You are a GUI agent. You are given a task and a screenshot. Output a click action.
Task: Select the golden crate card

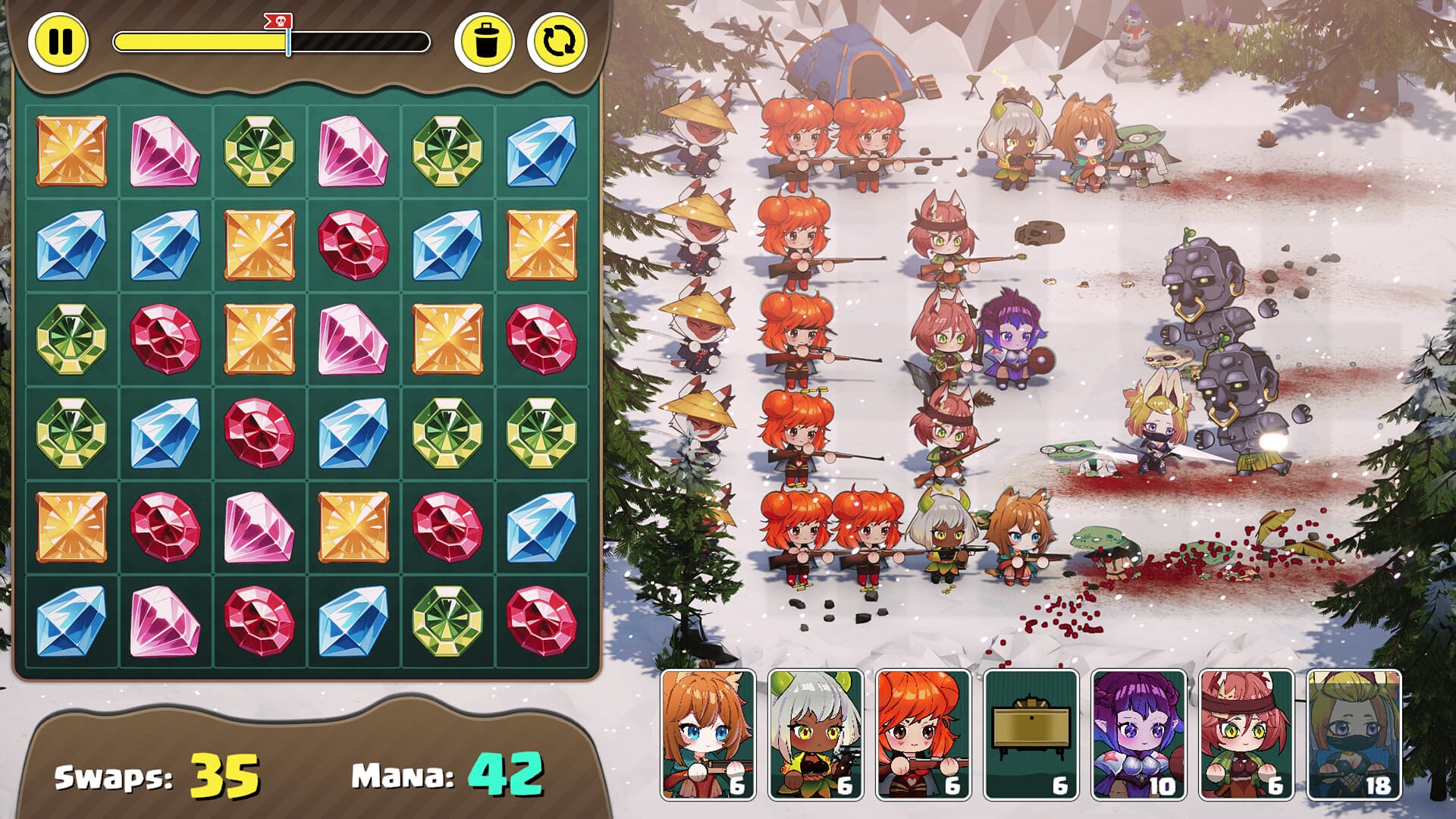point(1031,734)
